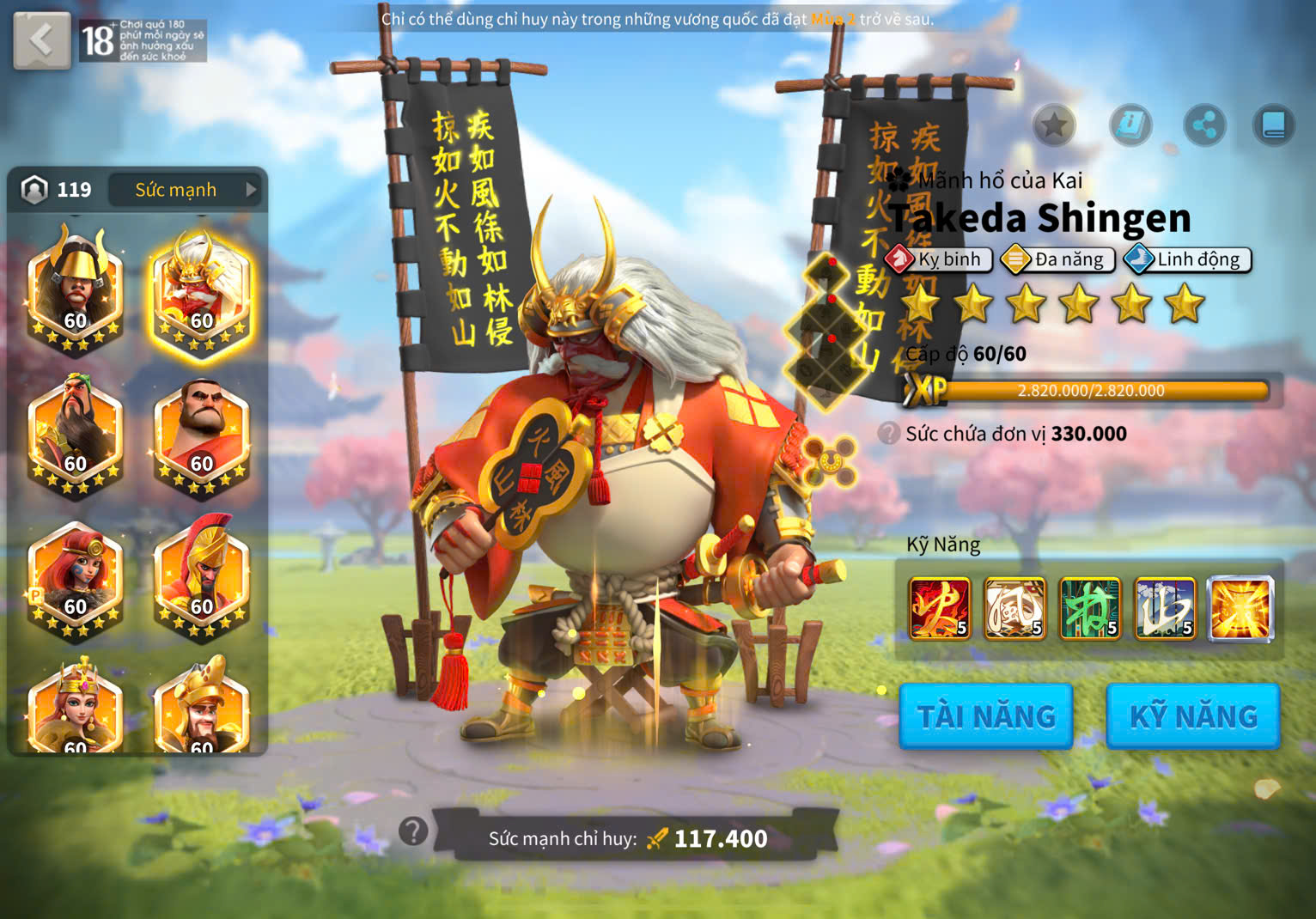The width and height of the screenshot is (1316, 919).
Task: Go back with the arrow button
Action: coord(41,40)
